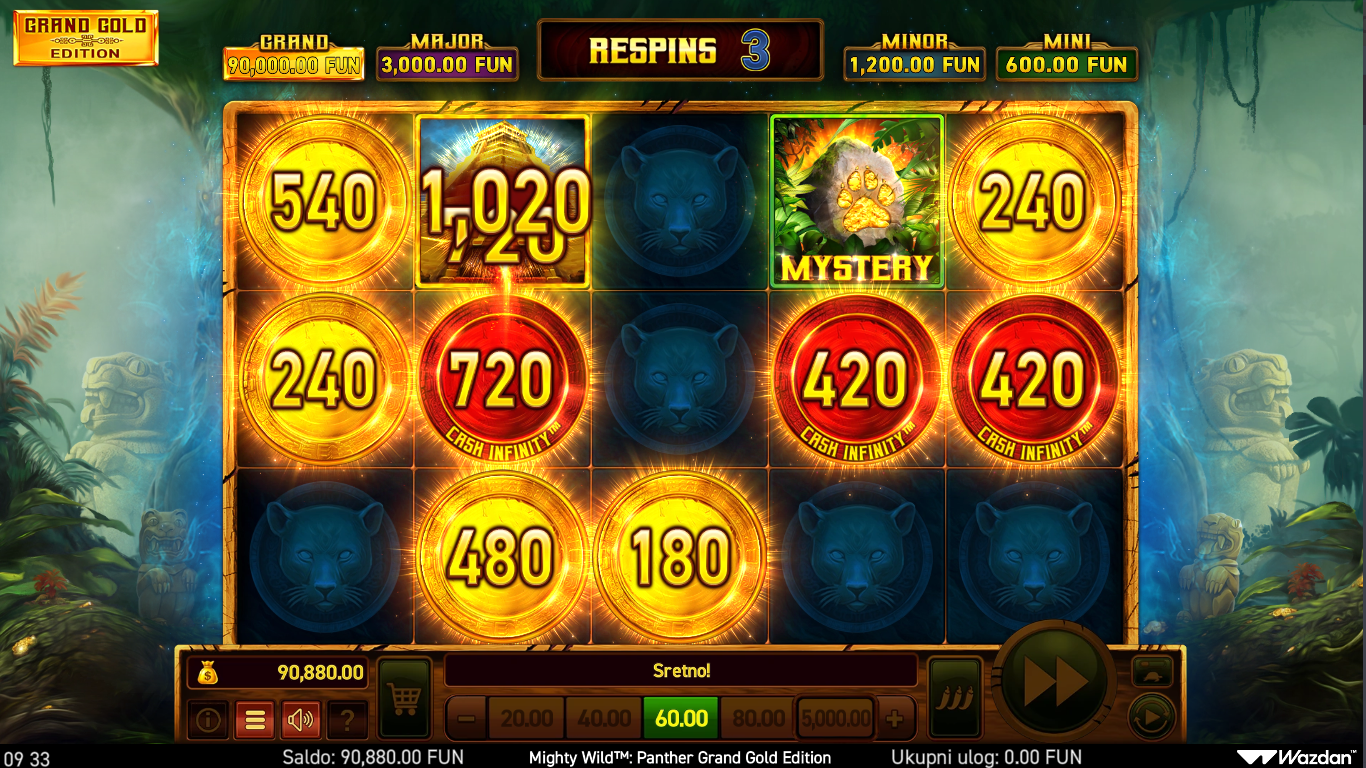Click the Grand Gold Edition badge

[x=86, y=39]
